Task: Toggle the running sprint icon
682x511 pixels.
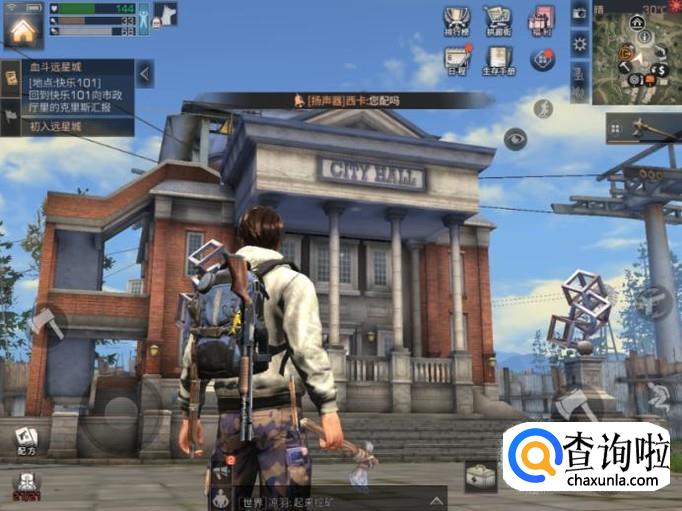Action: point(545,108)
